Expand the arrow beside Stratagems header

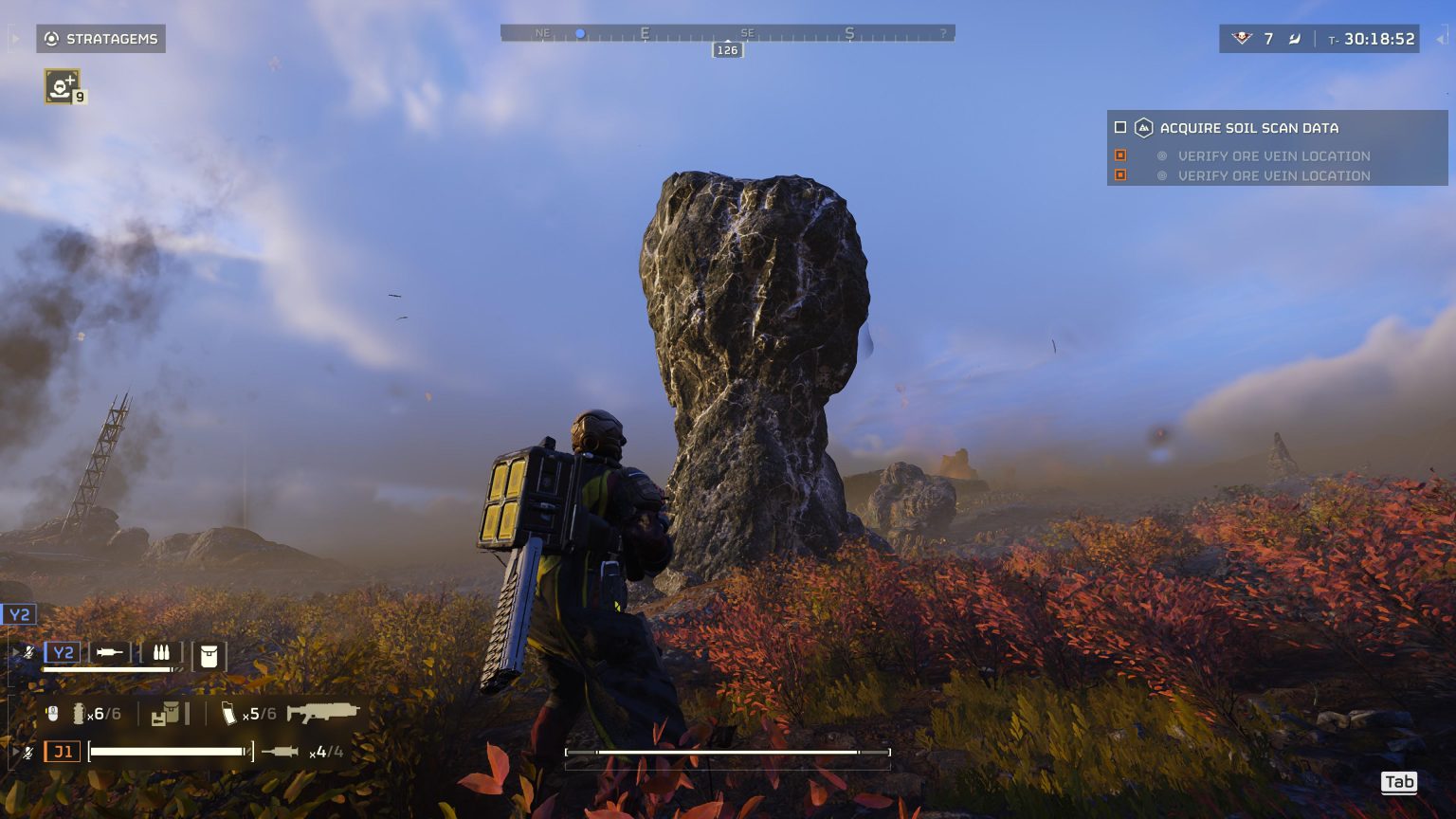click(16, 39)
